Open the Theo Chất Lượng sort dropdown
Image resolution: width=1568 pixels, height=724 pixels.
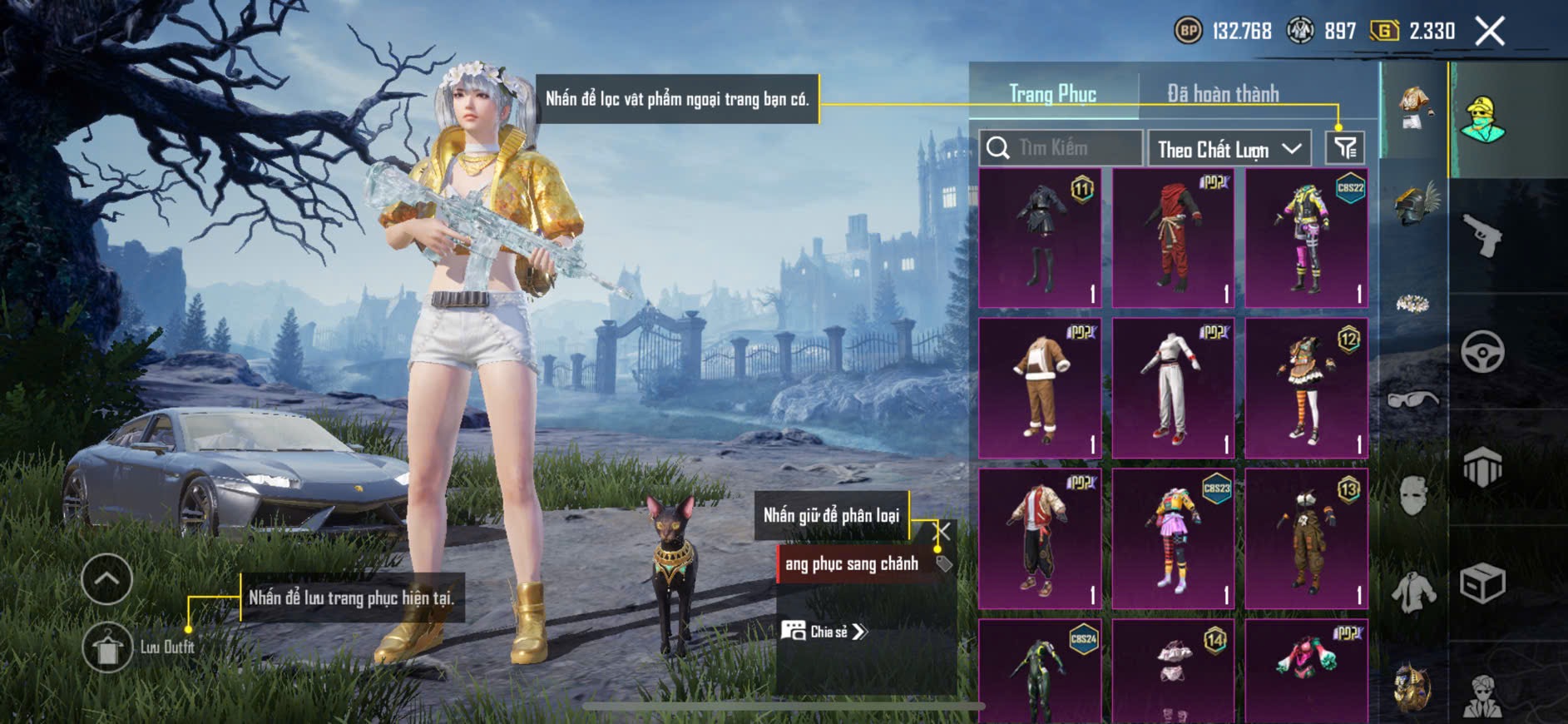pyautogui.click(x=1229, y=149)
